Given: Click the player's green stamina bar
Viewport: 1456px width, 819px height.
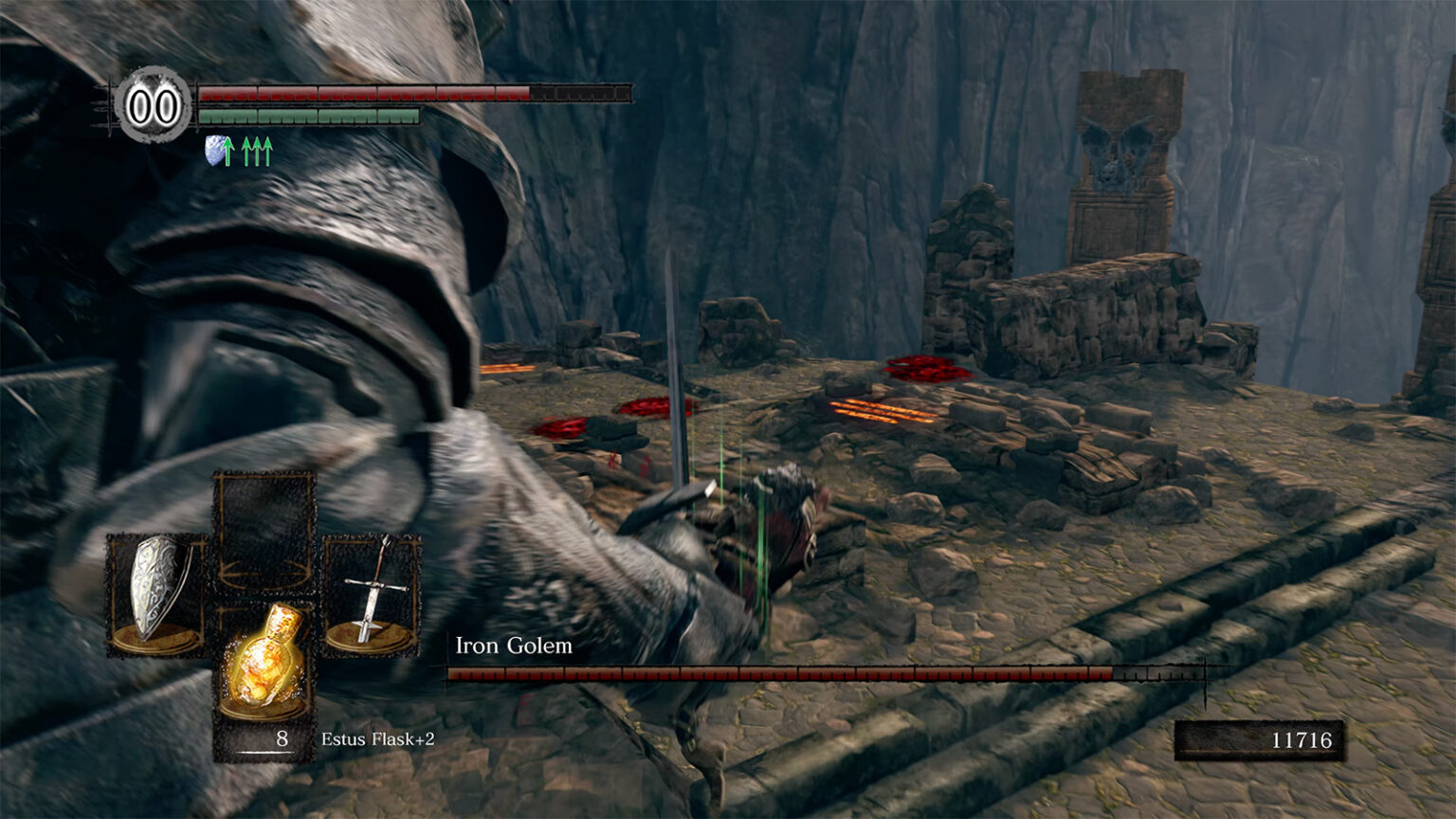Looking at the screenshot, I should click(308, 116).
